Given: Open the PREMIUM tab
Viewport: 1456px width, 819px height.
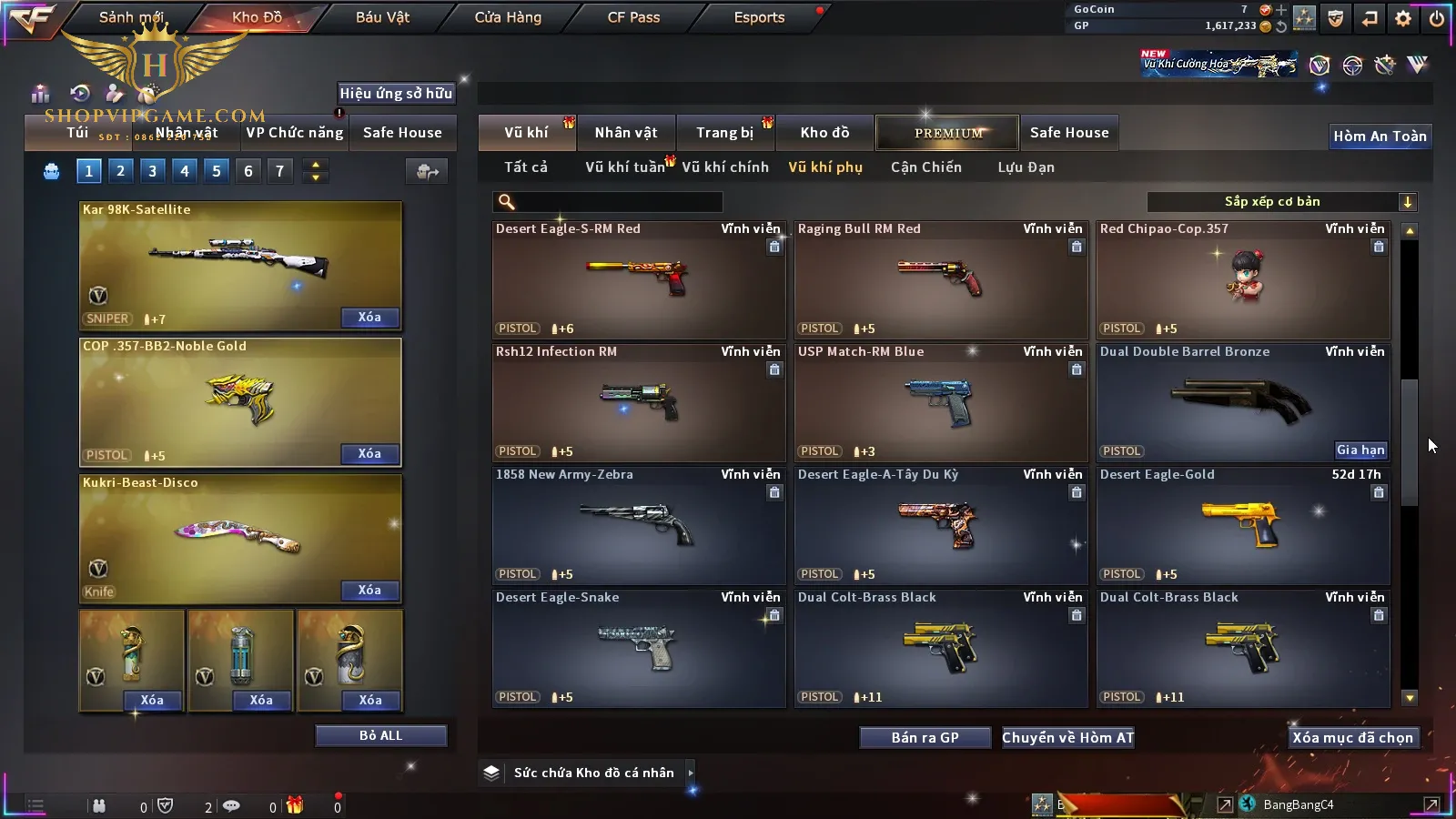Looking at the screenshot, I should (x=947, y=133).
